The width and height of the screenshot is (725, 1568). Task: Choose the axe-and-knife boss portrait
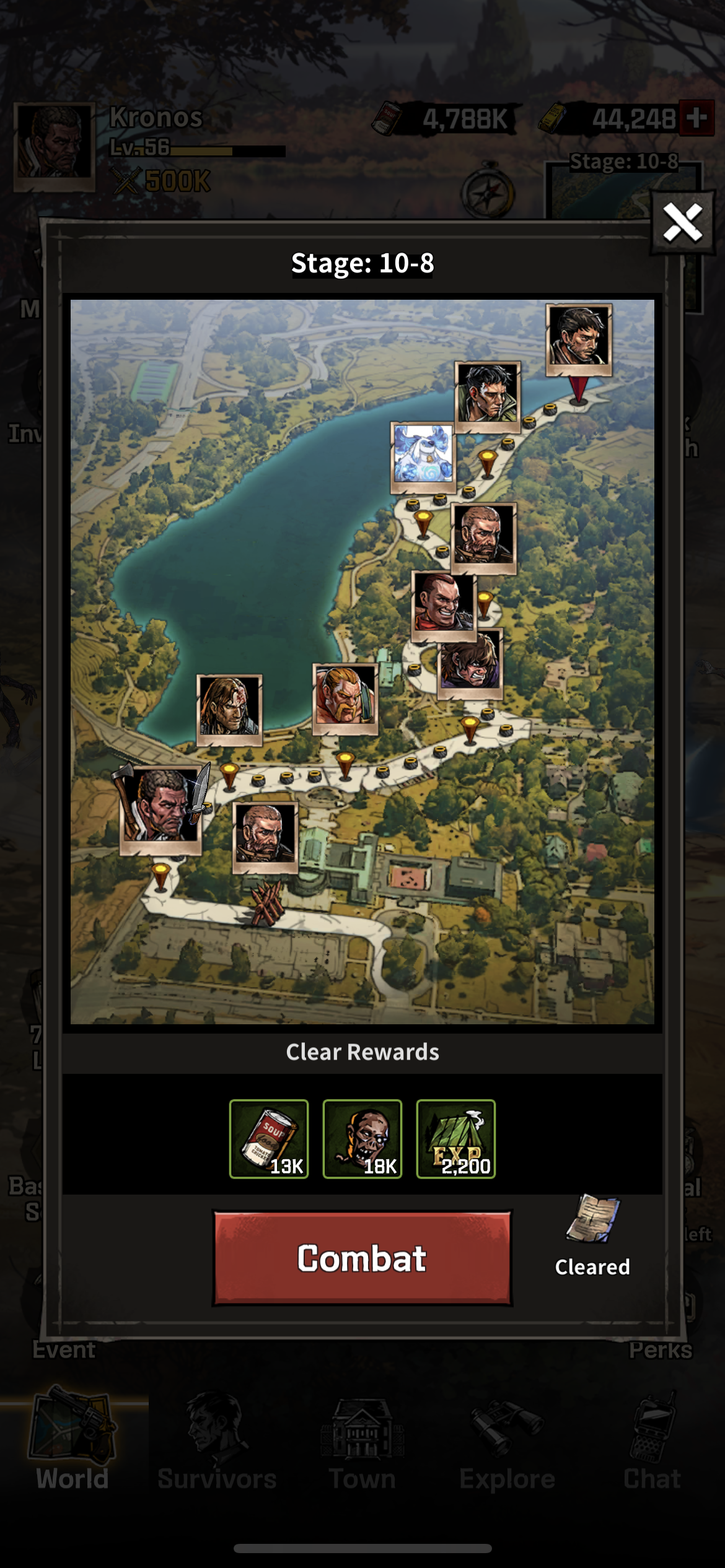click(x=160, y=804)
